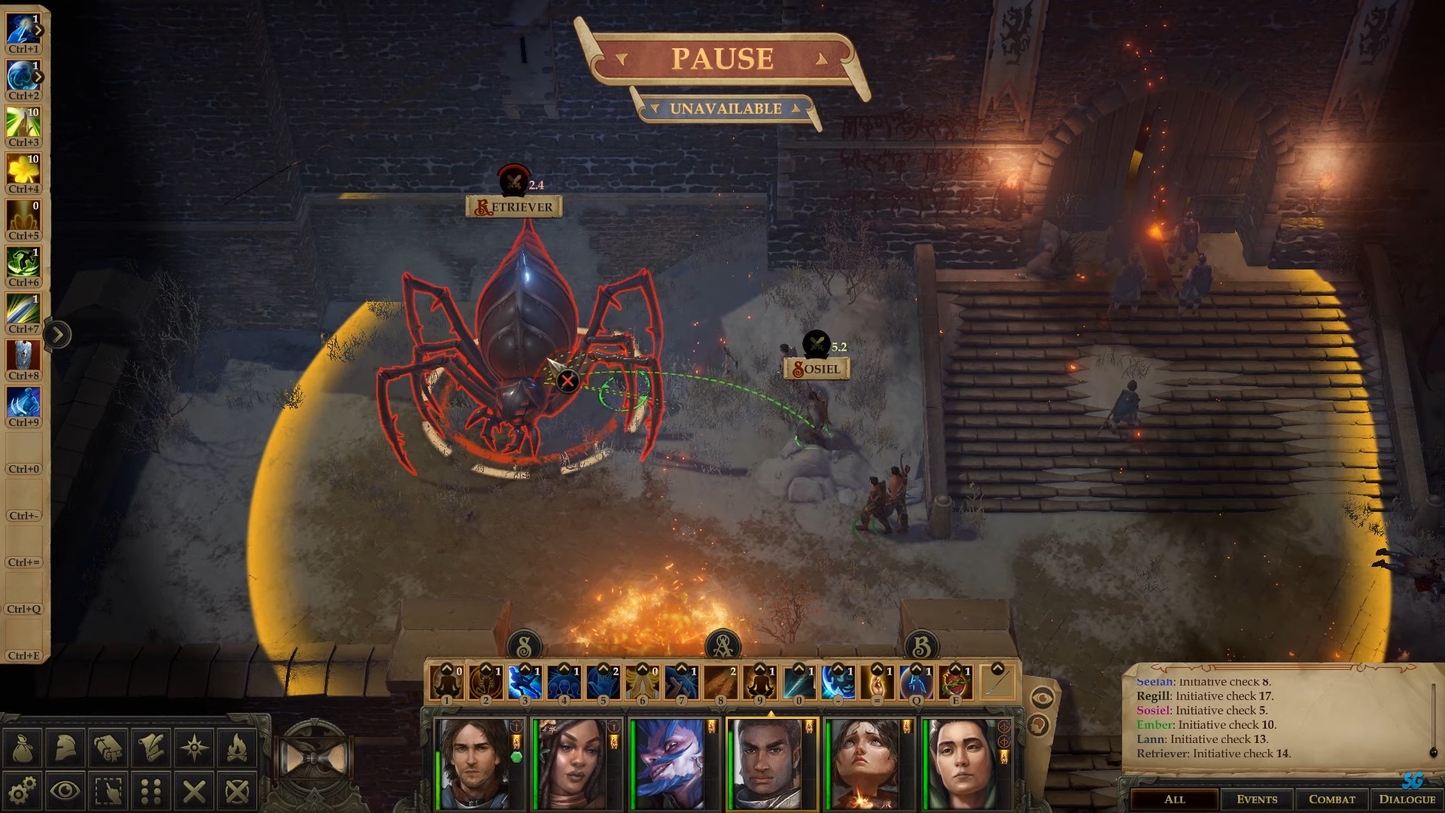Show the Dialogue log tab
This screenshot has height=813, width=1445.
(x=1407, y=799)
